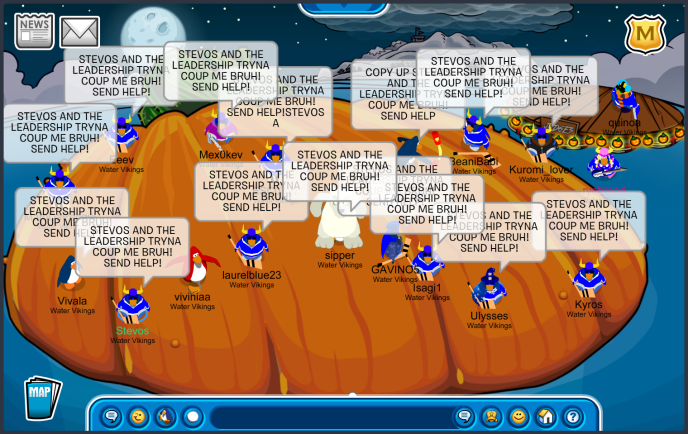The image size is (688, 434).
Task: Open the mail envelope
Action: pyautogui.click(x=80, y=32)
